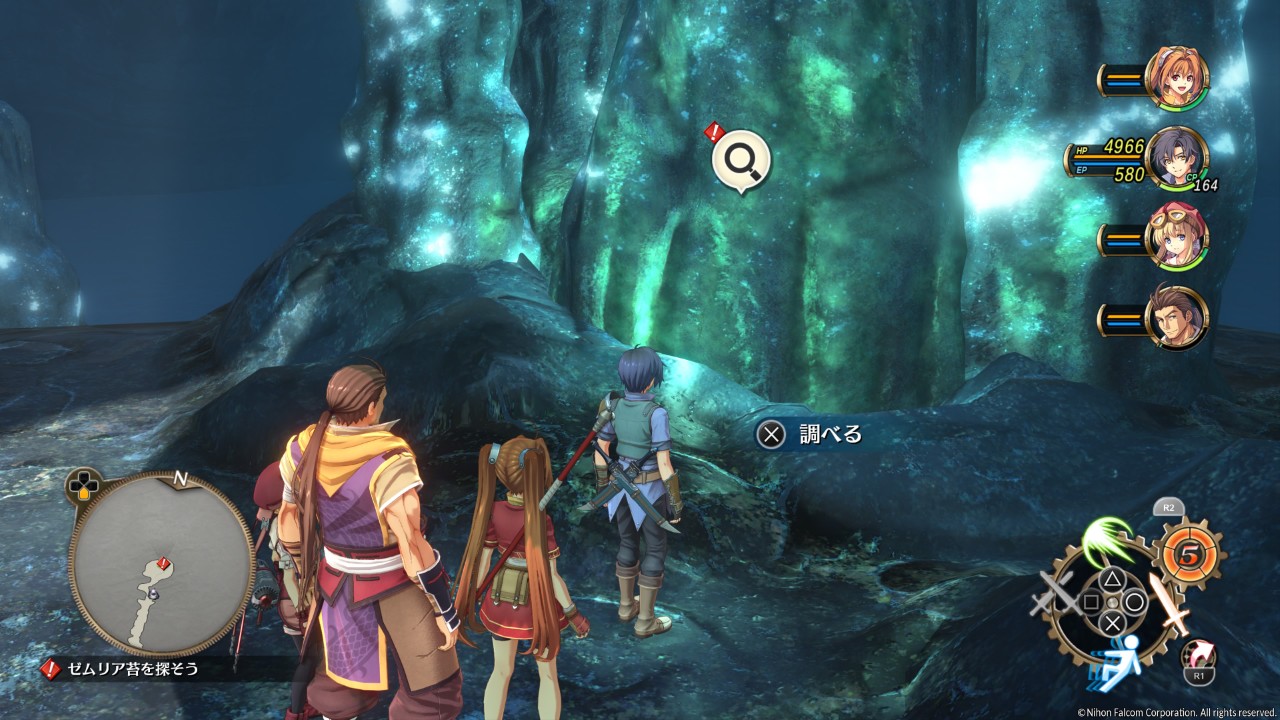Select Estelle's portrait in the party list
Image resolution: width=1280 pixels, height=720 pixels.
pos(1177,77)
